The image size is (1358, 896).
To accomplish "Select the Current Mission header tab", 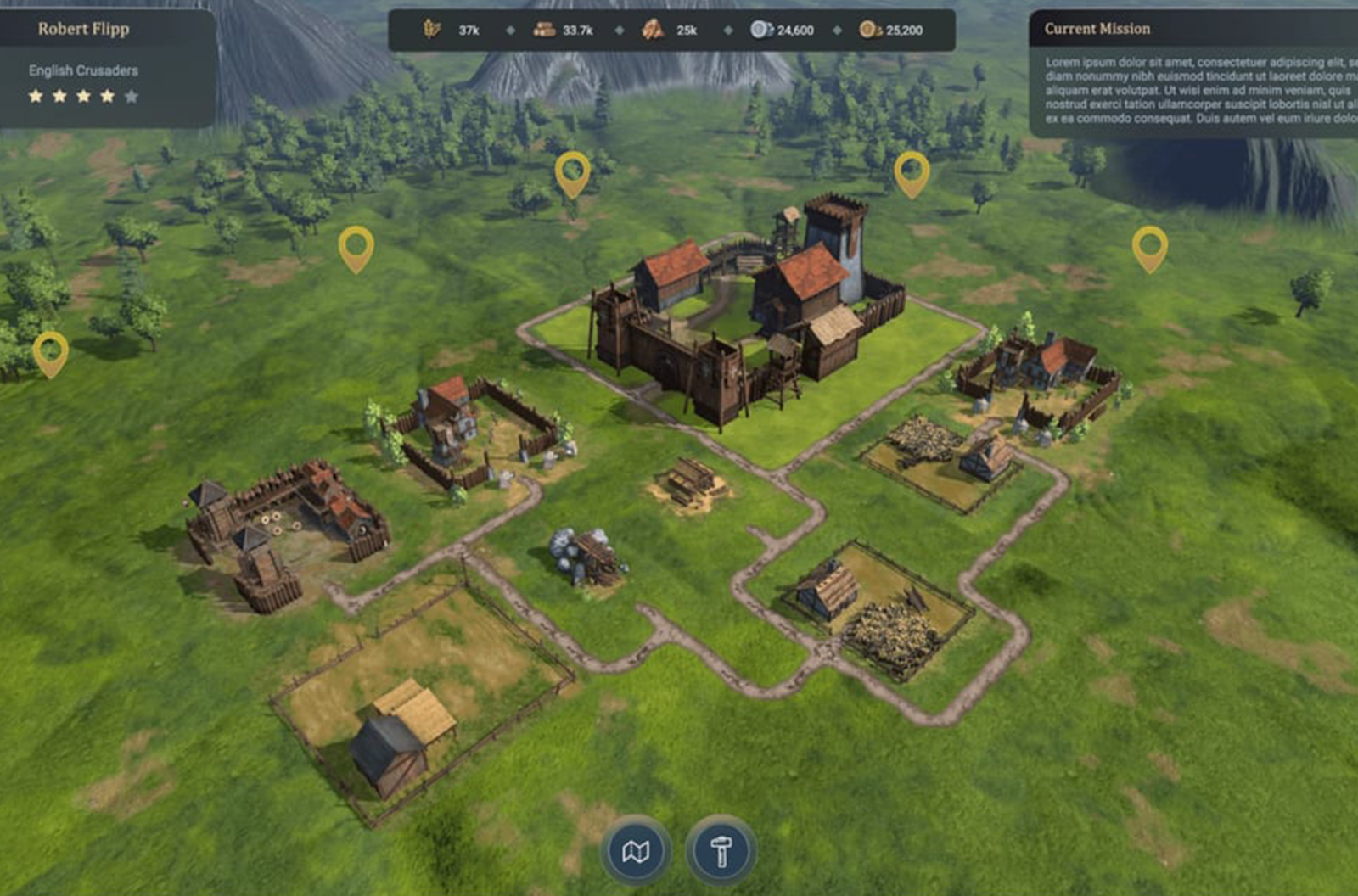I will click(x=1097, y=30).
